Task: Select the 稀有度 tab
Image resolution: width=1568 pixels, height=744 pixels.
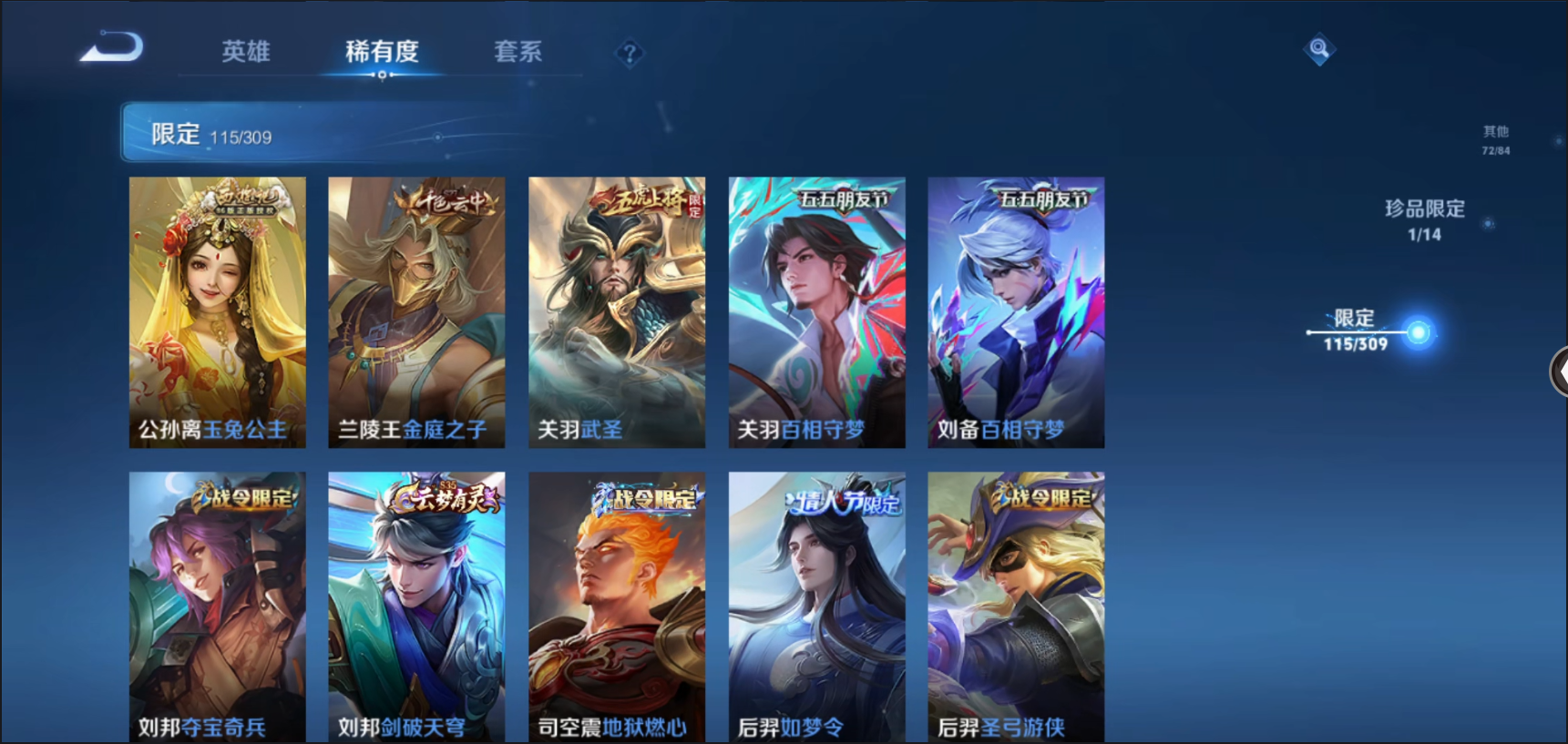Action: [382, 51]
